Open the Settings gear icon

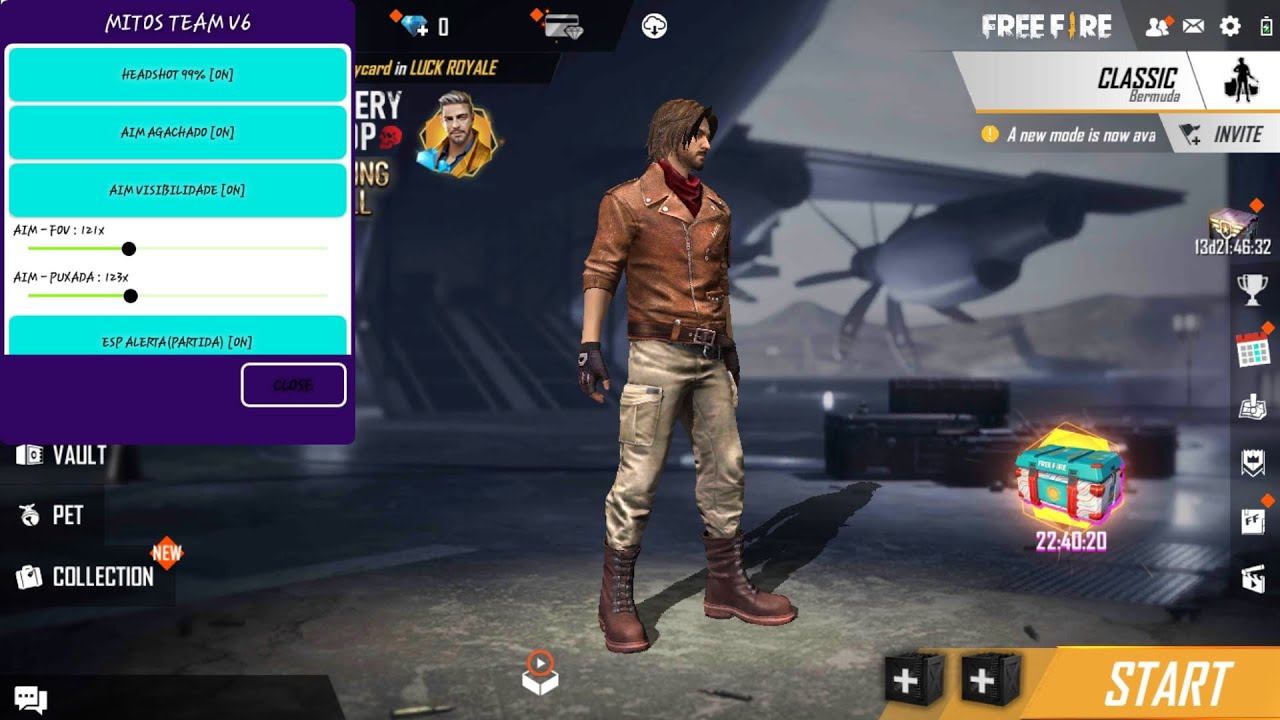tap(1229, 27)
